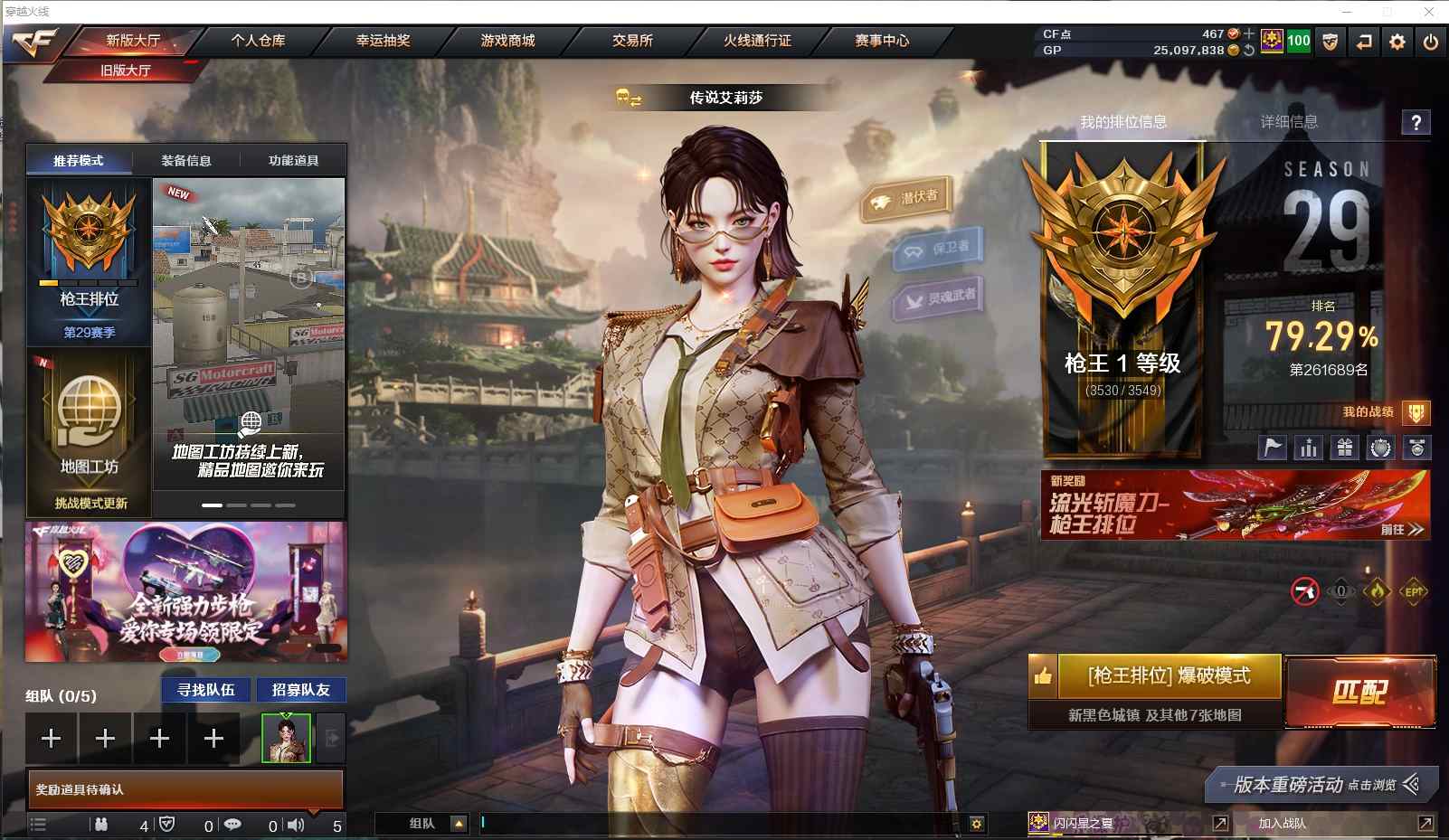The image size is (1449, 840).
Task: Click 招募队友 to recruit teammates
Action: click(301, 690)
